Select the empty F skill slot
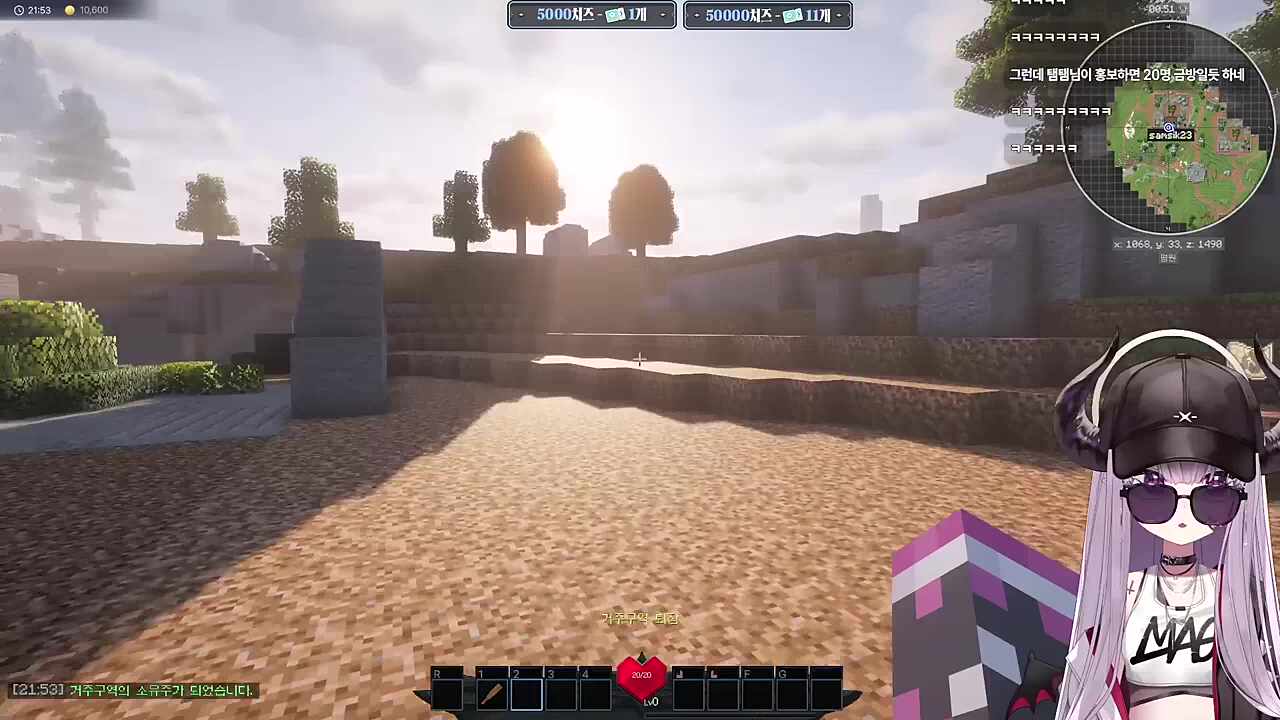1280x720 pixels. point(757,692)
